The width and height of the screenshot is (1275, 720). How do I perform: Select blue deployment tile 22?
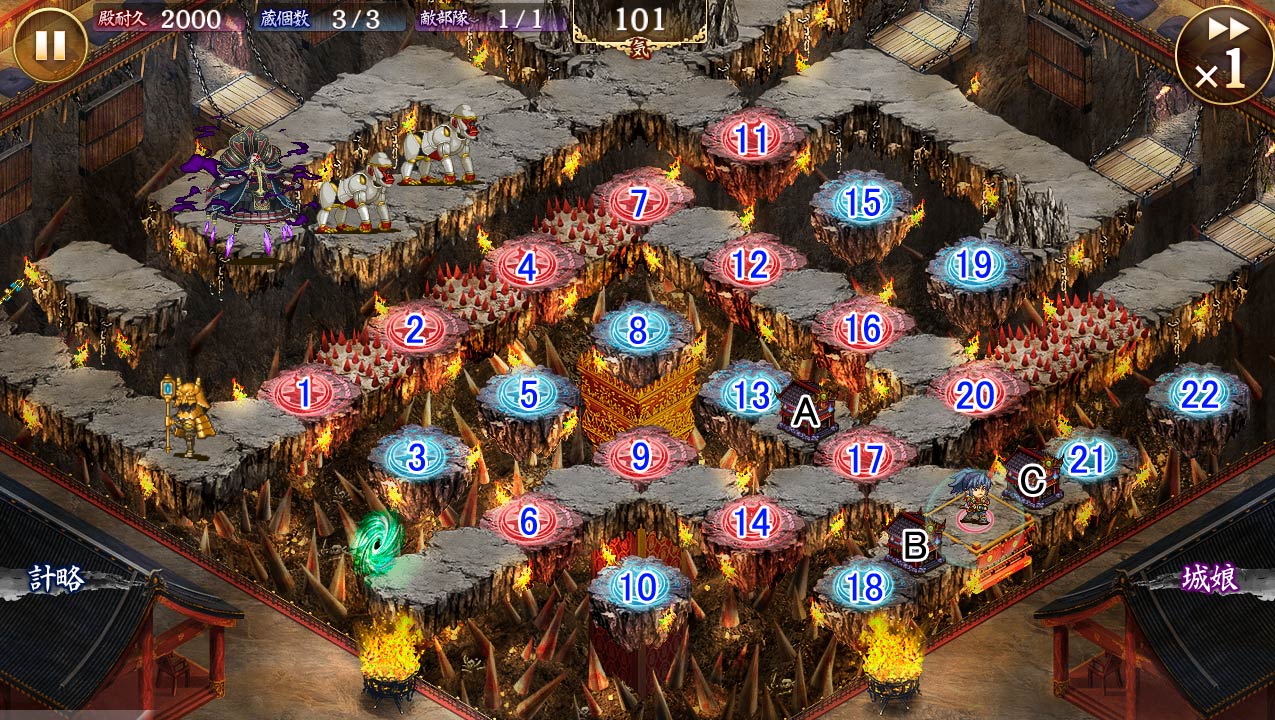point(1198,396)
